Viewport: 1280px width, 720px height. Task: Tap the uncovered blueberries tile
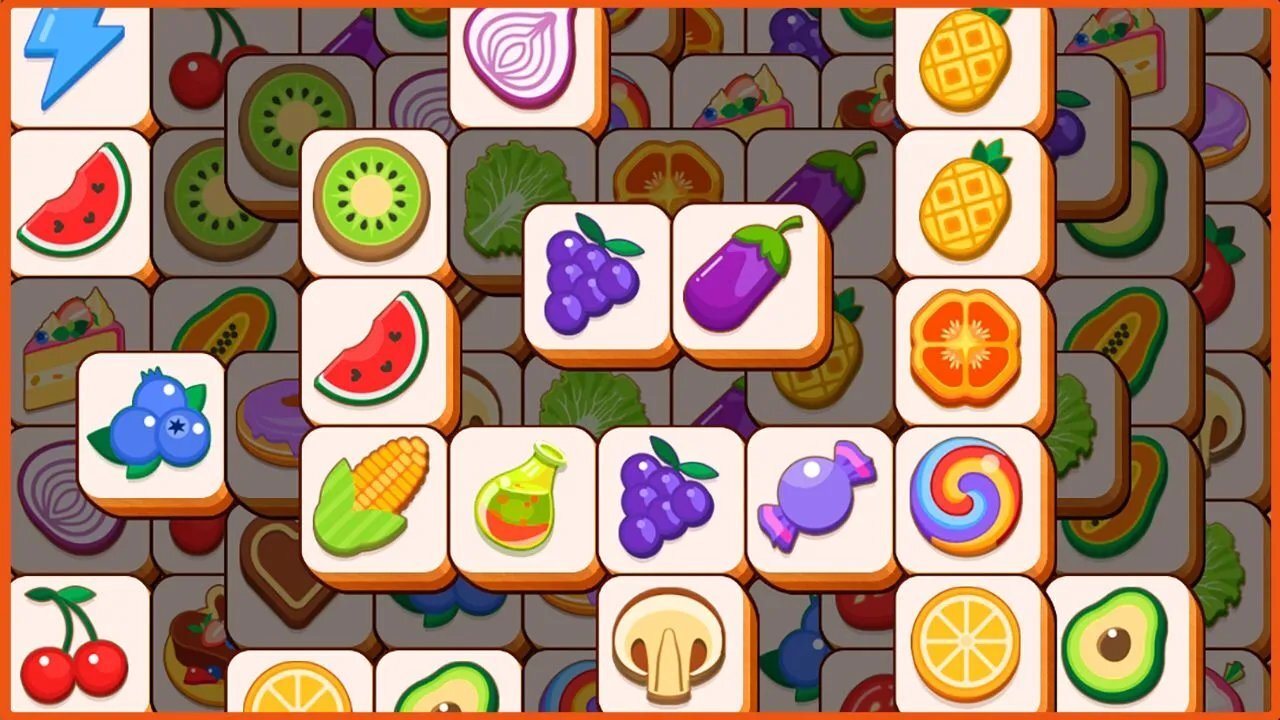point(152,425)
